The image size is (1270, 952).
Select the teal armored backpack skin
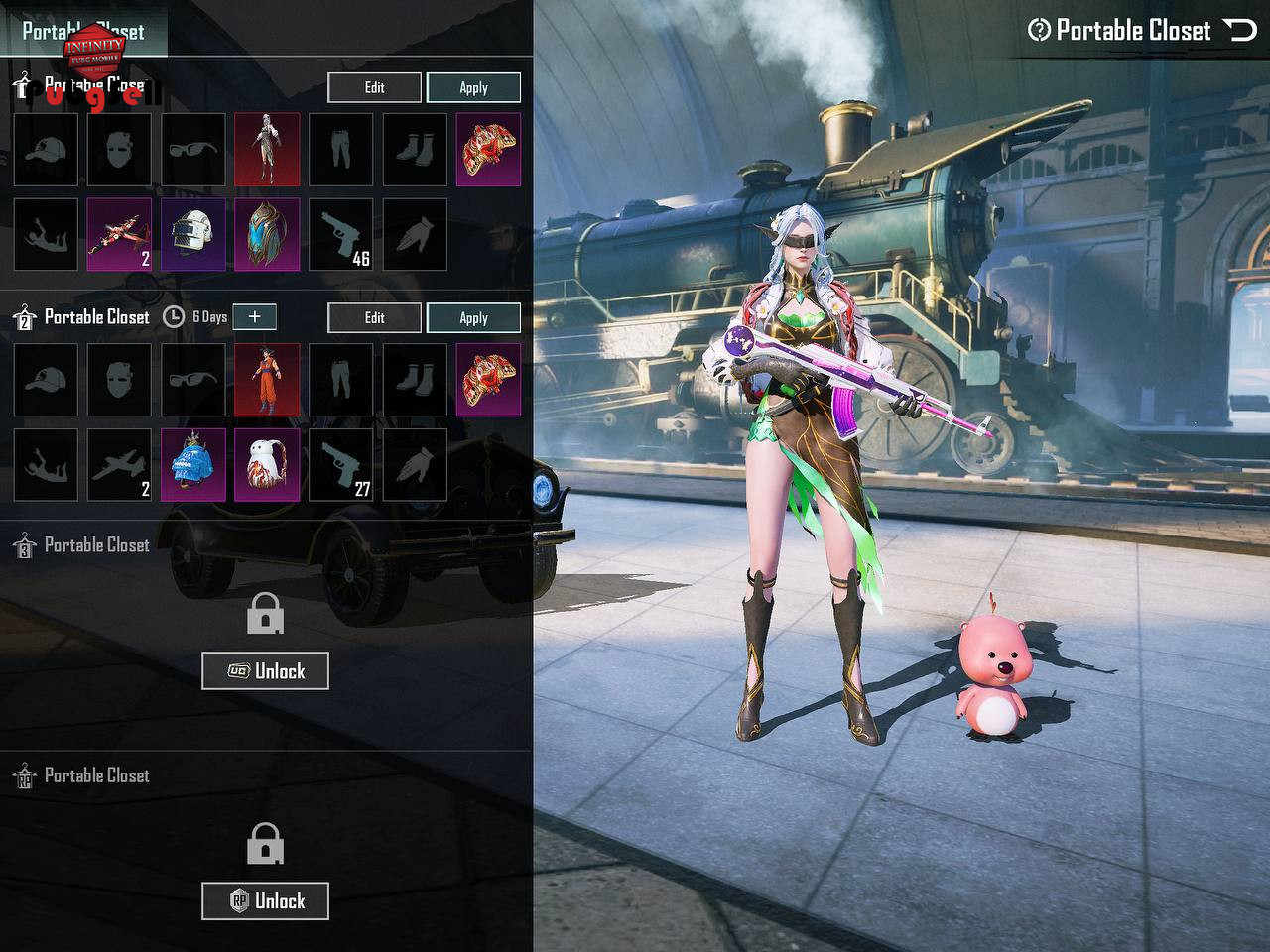(267, 234)
